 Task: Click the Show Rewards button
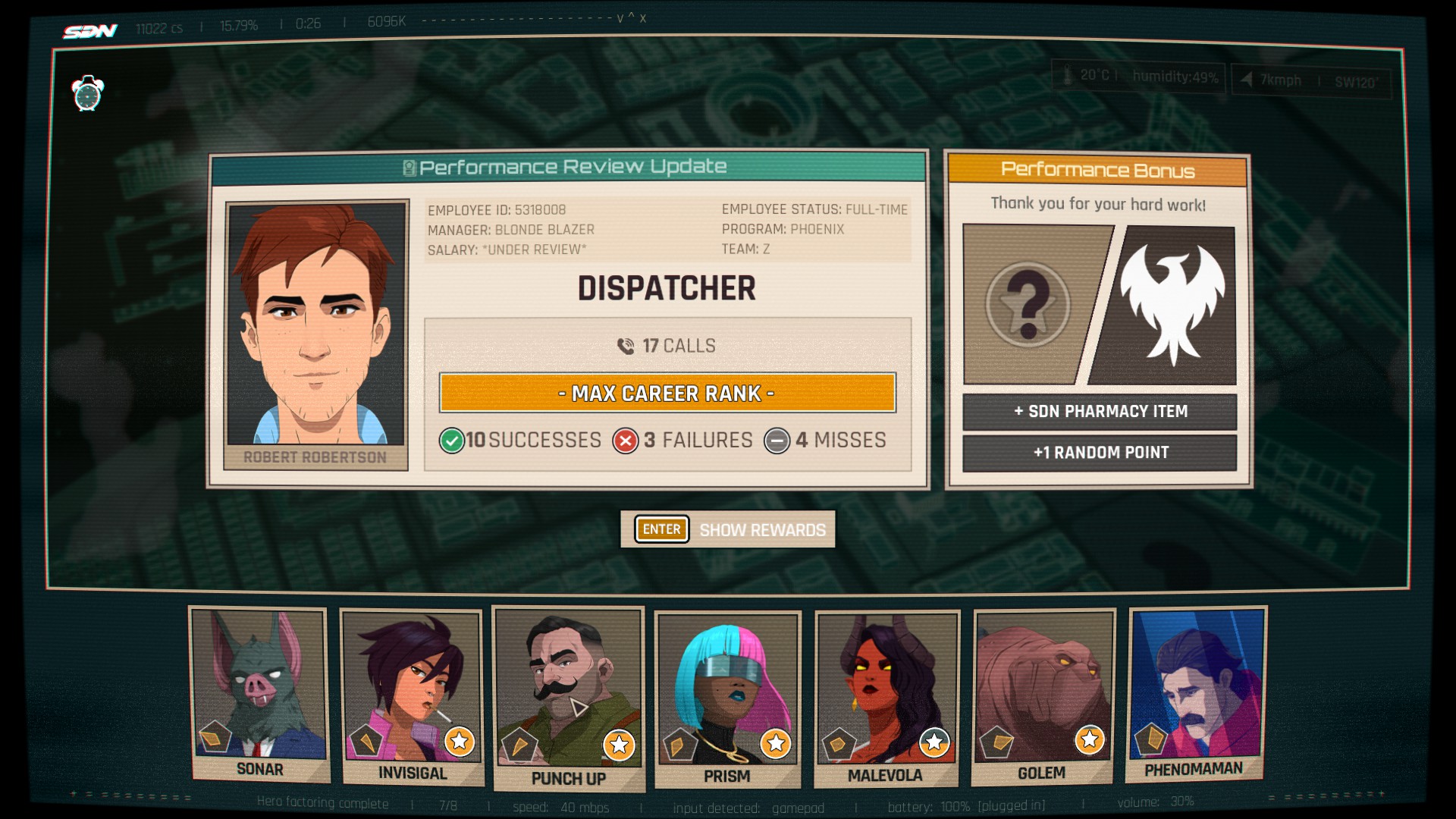(x=728, y=529)
